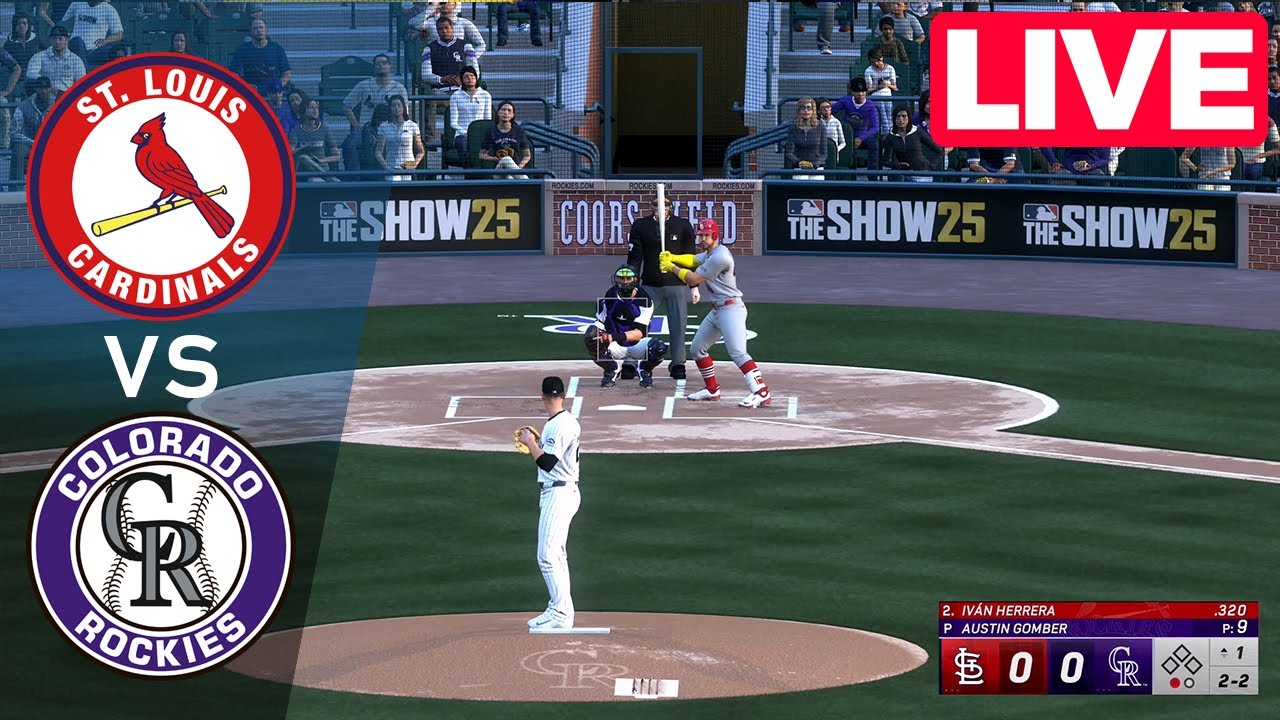
Task: Click the base-runner diamond indicator
Action: (x=1182, y=660)
